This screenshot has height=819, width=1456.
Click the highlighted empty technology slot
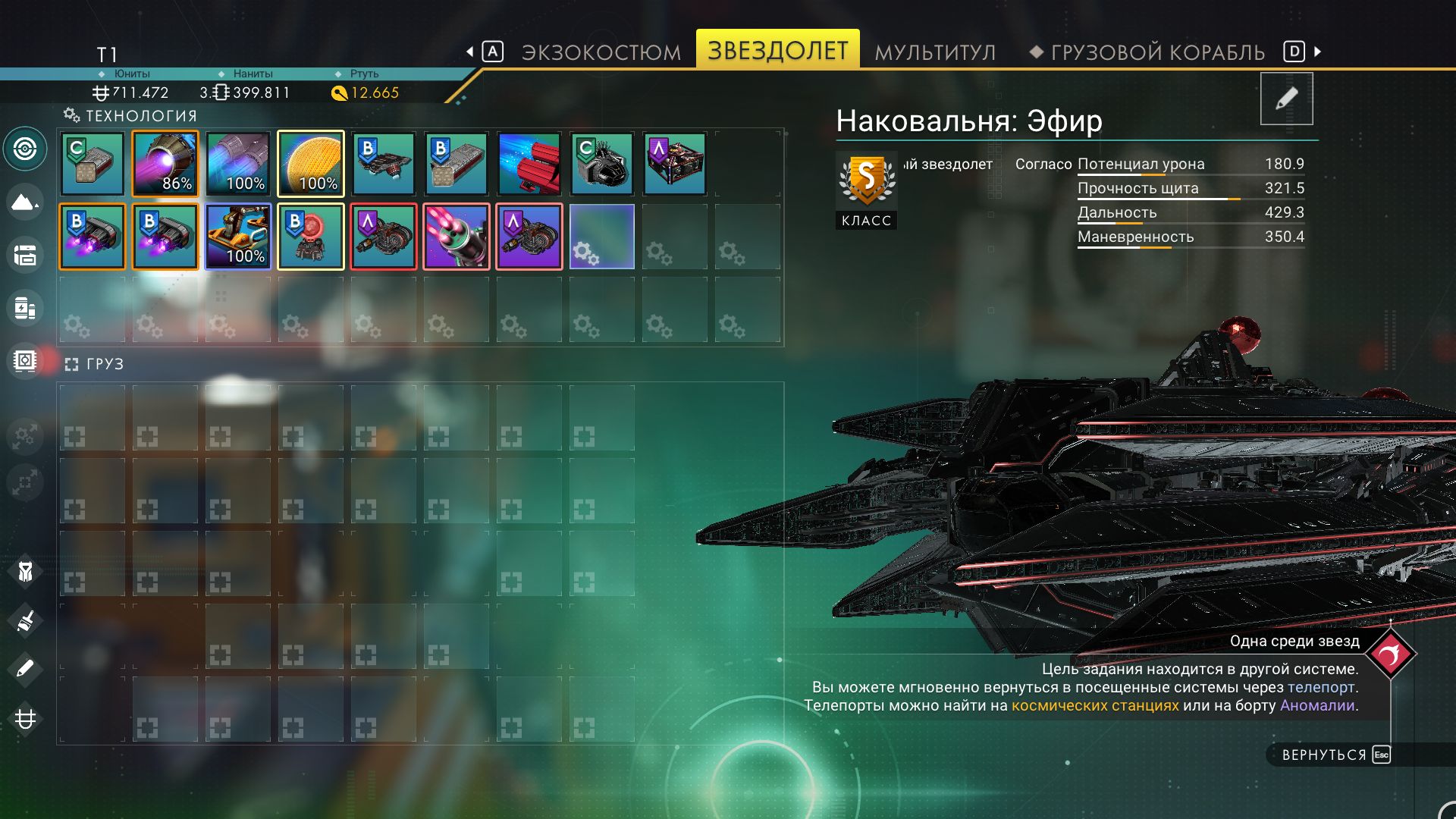(x=602, y=237)
